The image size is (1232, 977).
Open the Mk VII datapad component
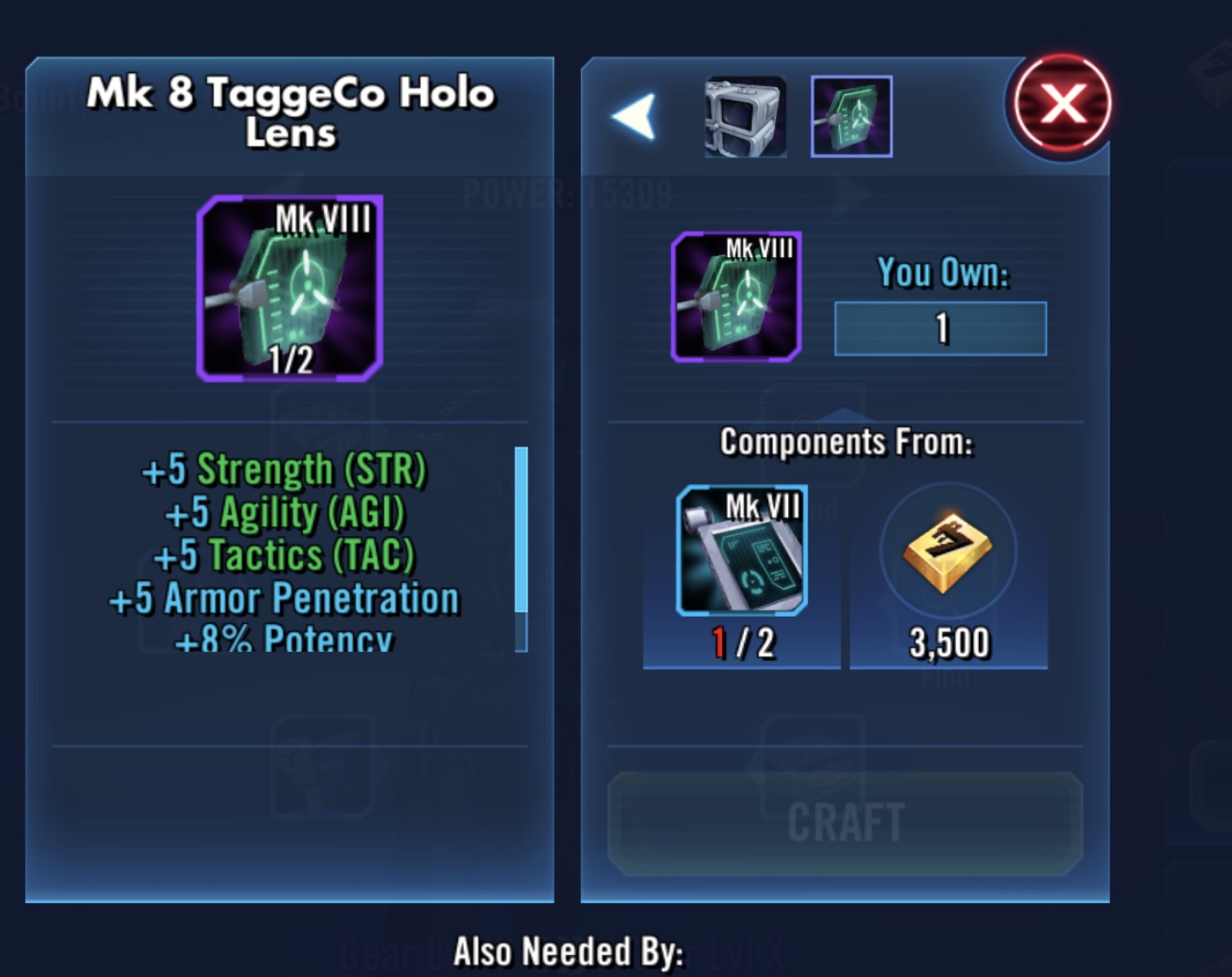[742, 551]
